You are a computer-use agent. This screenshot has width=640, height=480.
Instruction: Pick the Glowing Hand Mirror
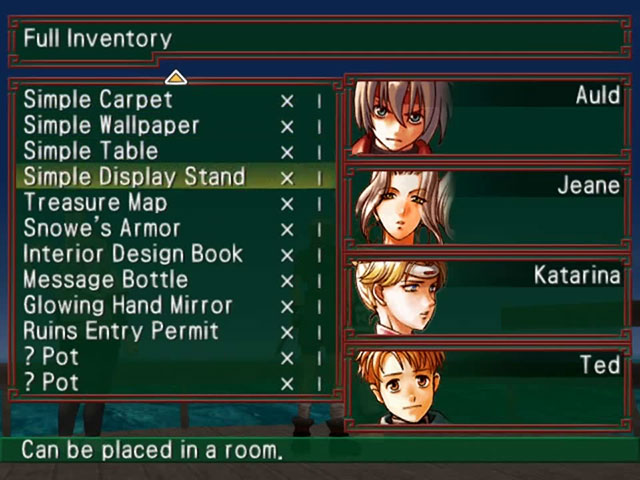127,306
